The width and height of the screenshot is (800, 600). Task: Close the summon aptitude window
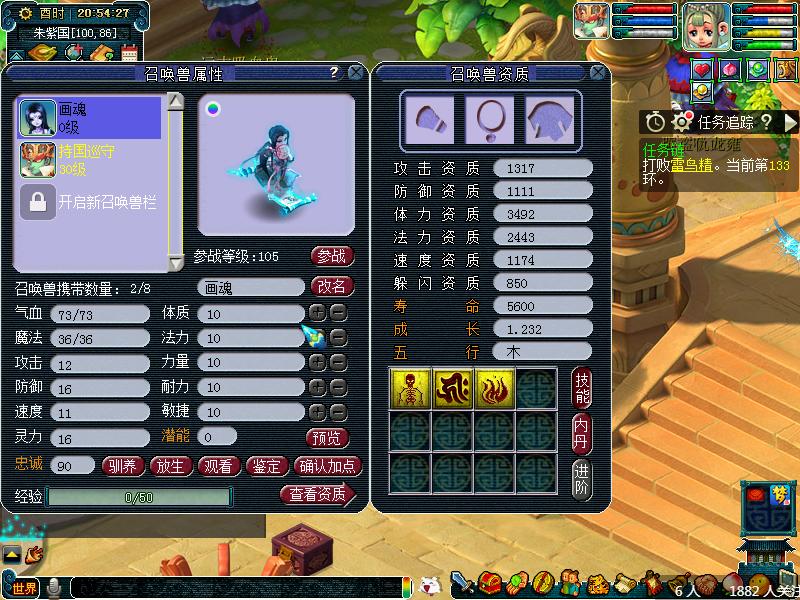point(597,73)
